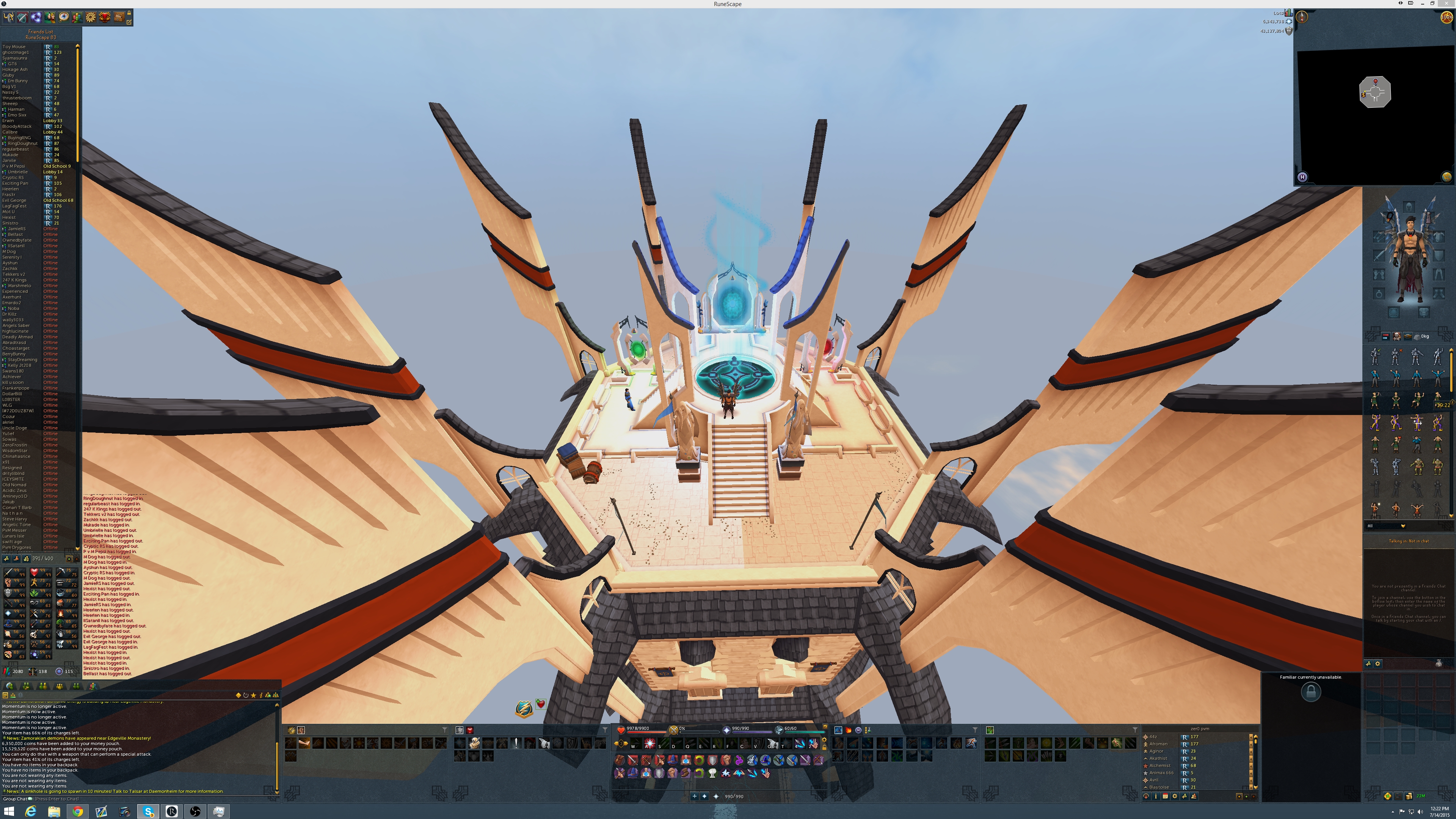Click the crossed sword and shield combat icon
Viewport: 1456px width, 819px height.
[23, 17]
